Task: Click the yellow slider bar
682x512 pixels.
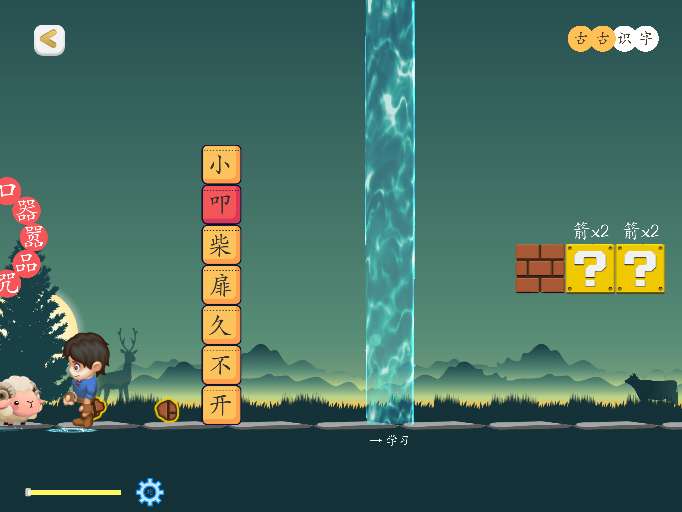Action: [x=74, y=492]
